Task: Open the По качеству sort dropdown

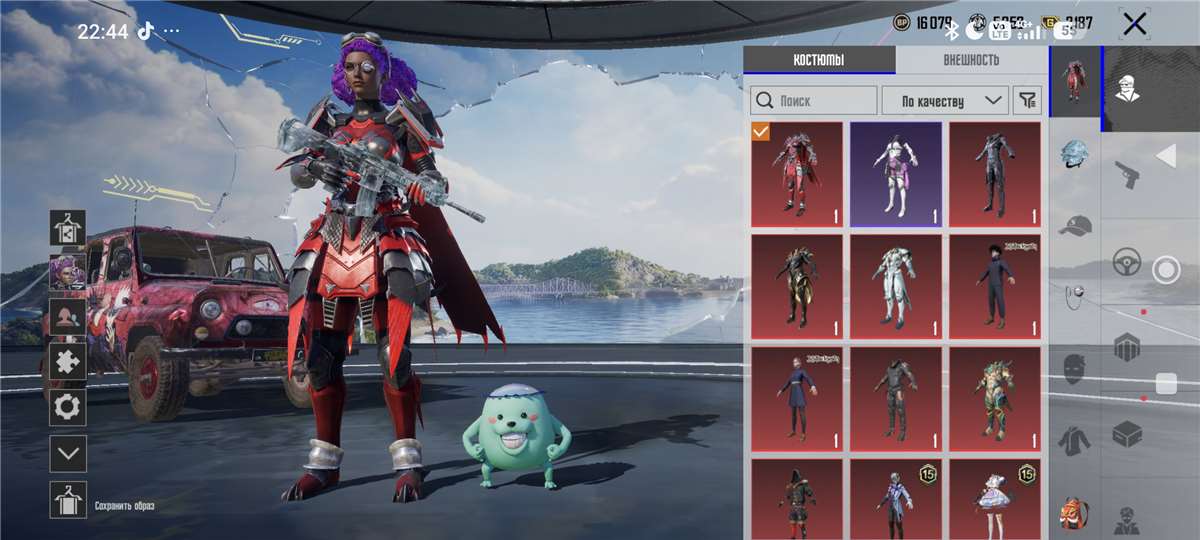Action: [x=944, y=100]
